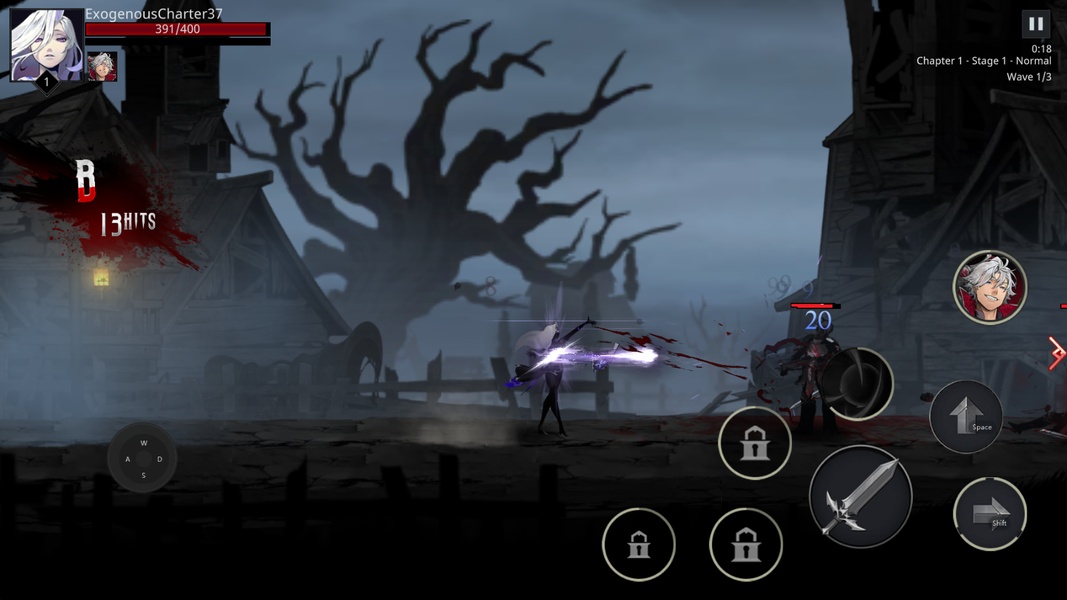Image resolution: width=1067 pixels, height=600 pixels.
Task: Pause the game
Action: [x=1035, y=24]
